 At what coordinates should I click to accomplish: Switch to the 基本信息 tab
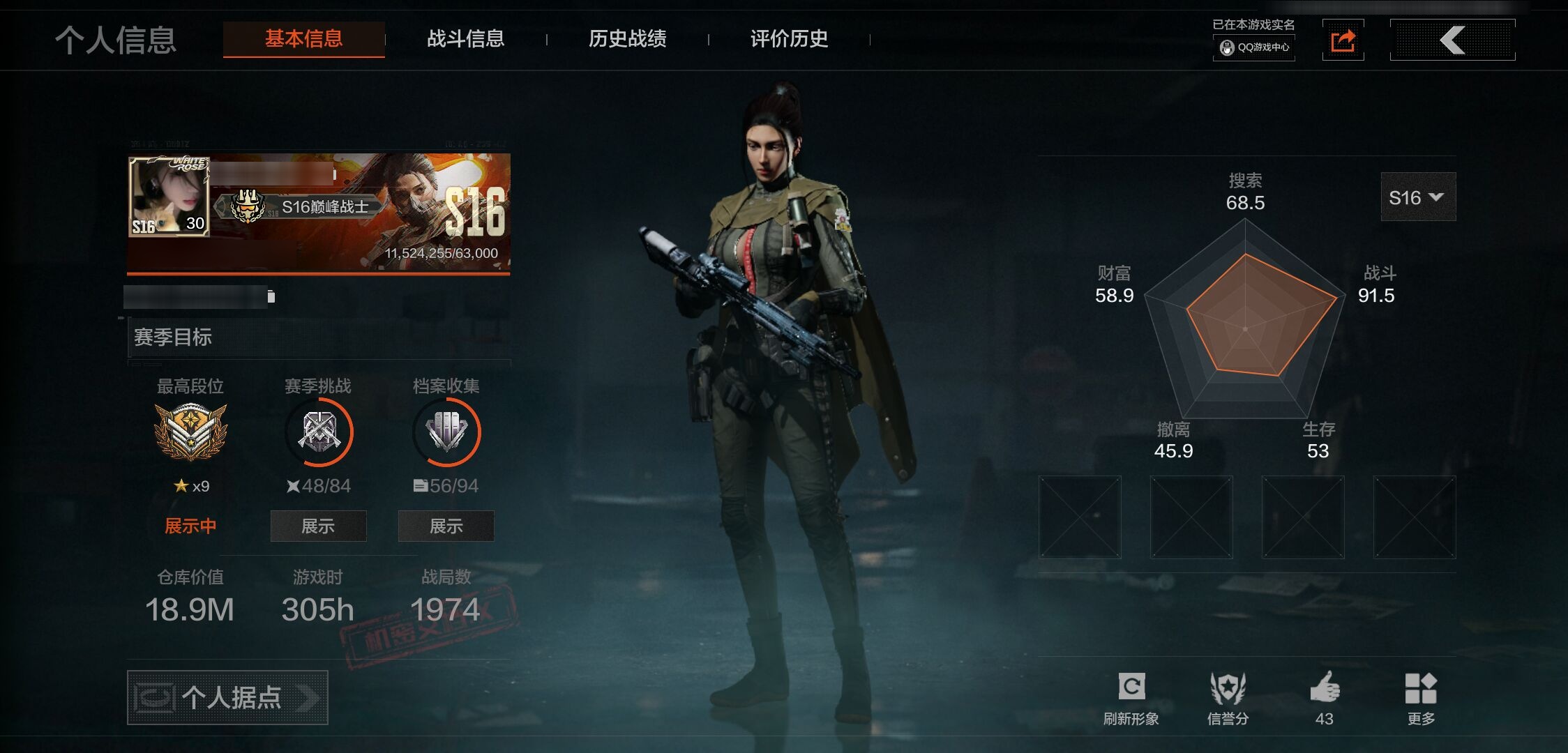point(303,39)
